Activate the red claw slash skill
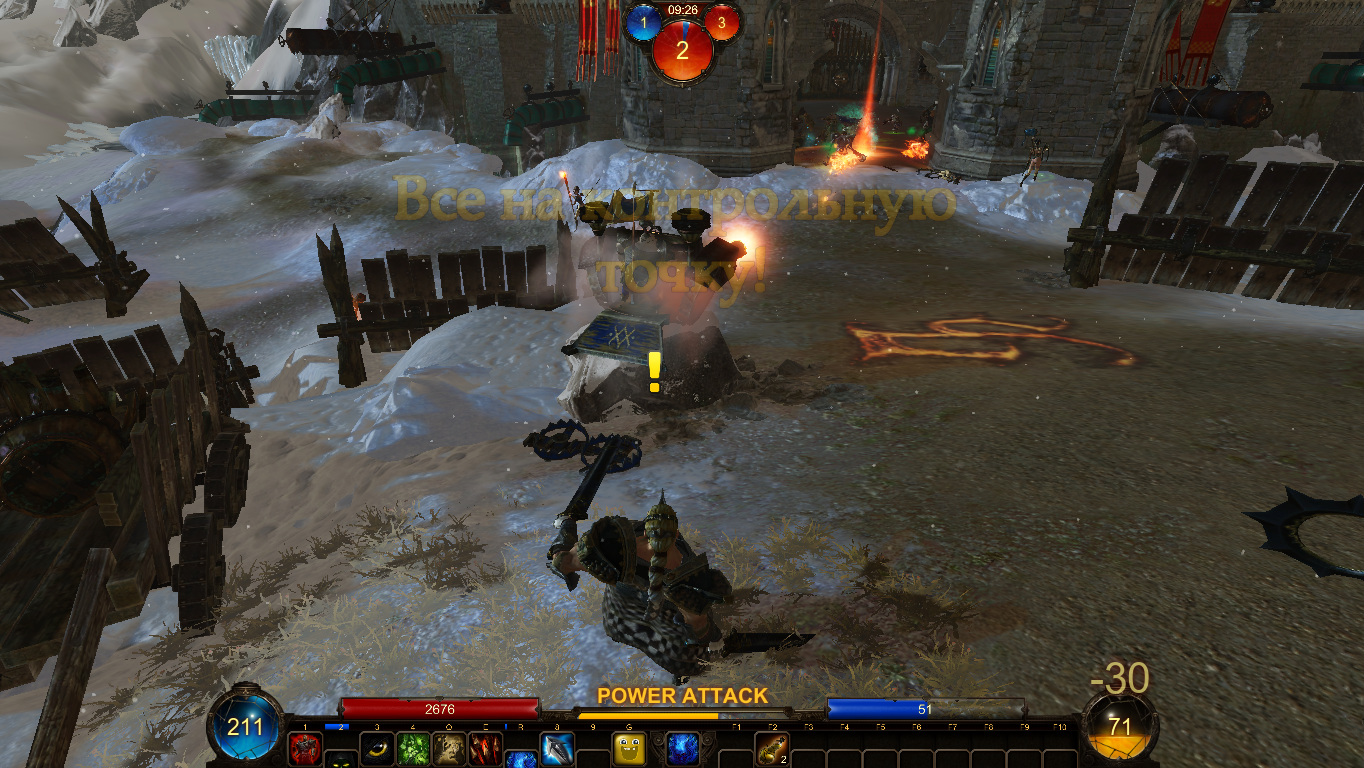 485,748
